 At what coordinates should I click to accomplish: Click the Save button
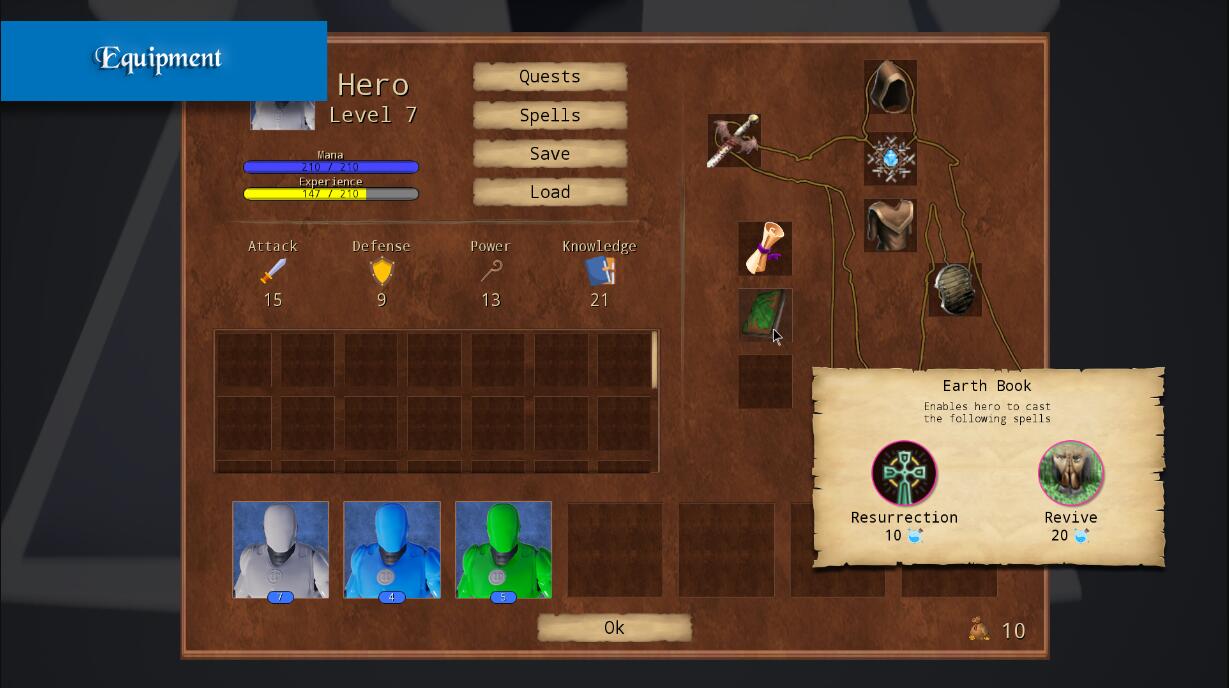click(550, 154)
